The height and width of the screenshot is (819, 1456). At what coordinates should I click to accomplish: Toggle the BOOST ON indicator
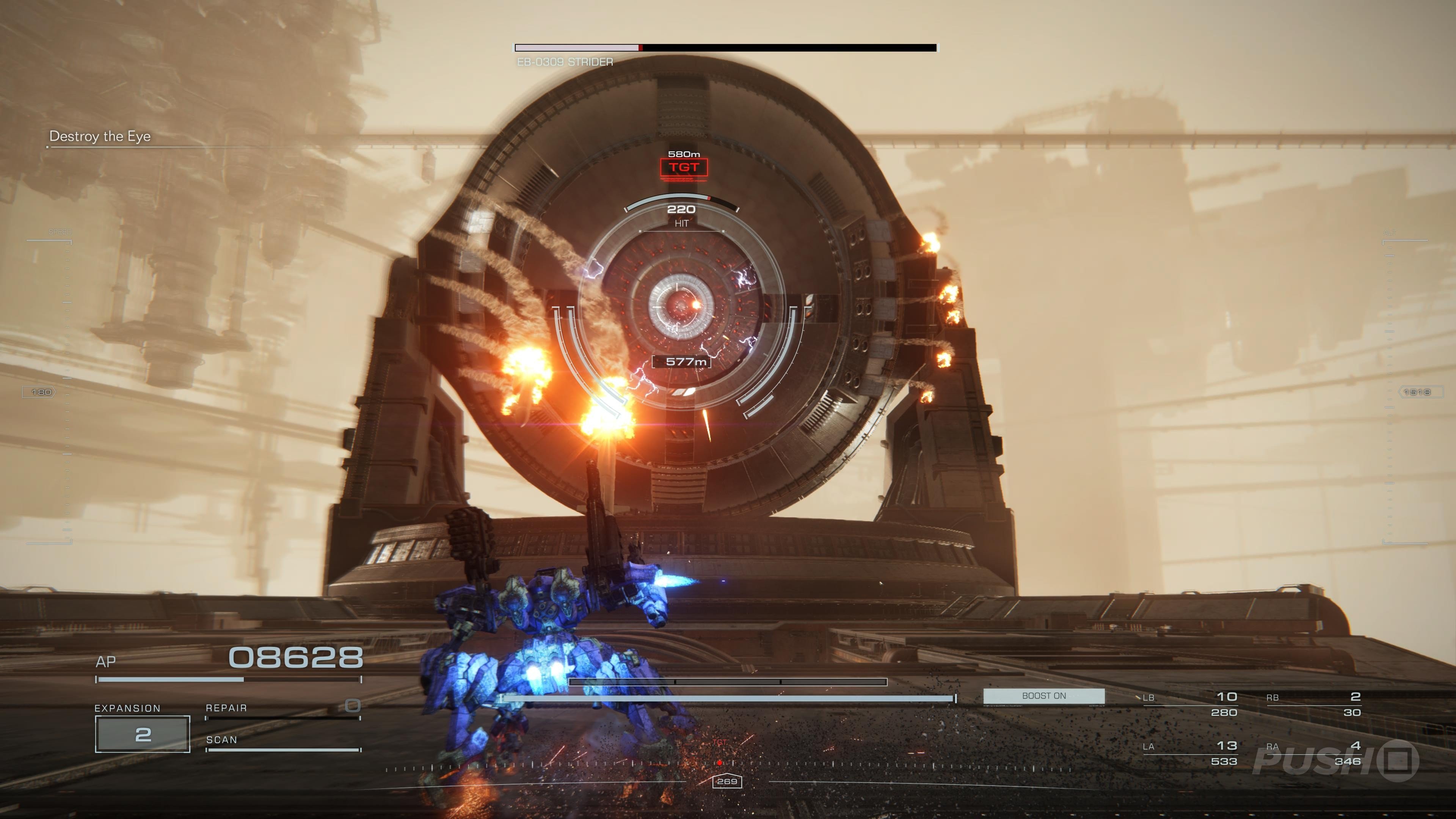tap(1043, 696)
